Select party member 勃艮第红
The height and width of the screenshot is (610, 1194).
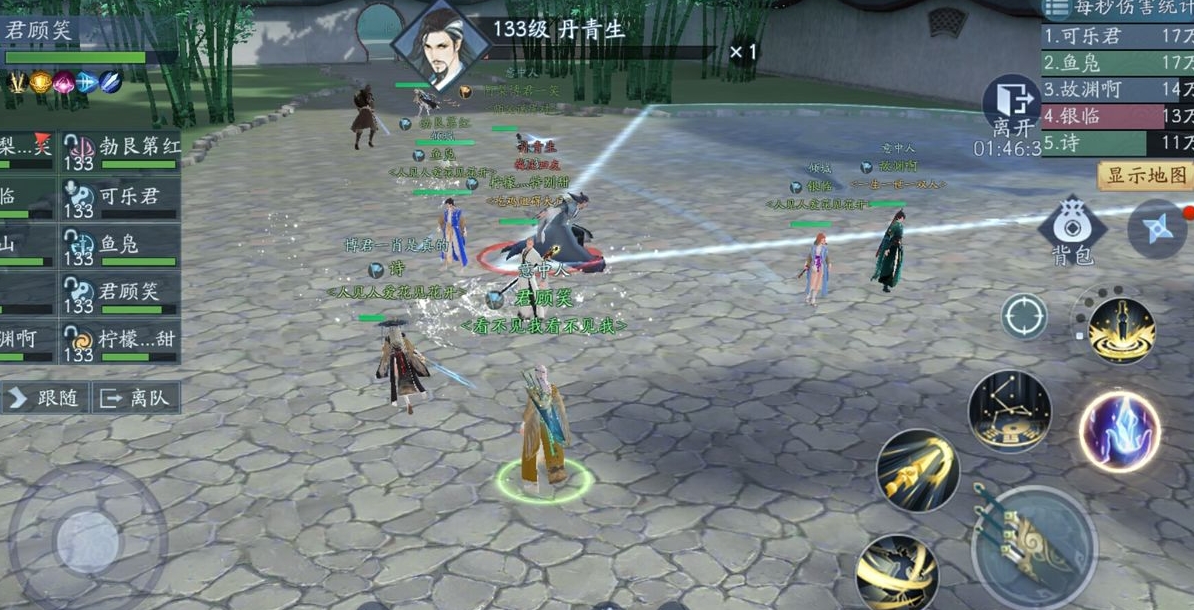122,150
